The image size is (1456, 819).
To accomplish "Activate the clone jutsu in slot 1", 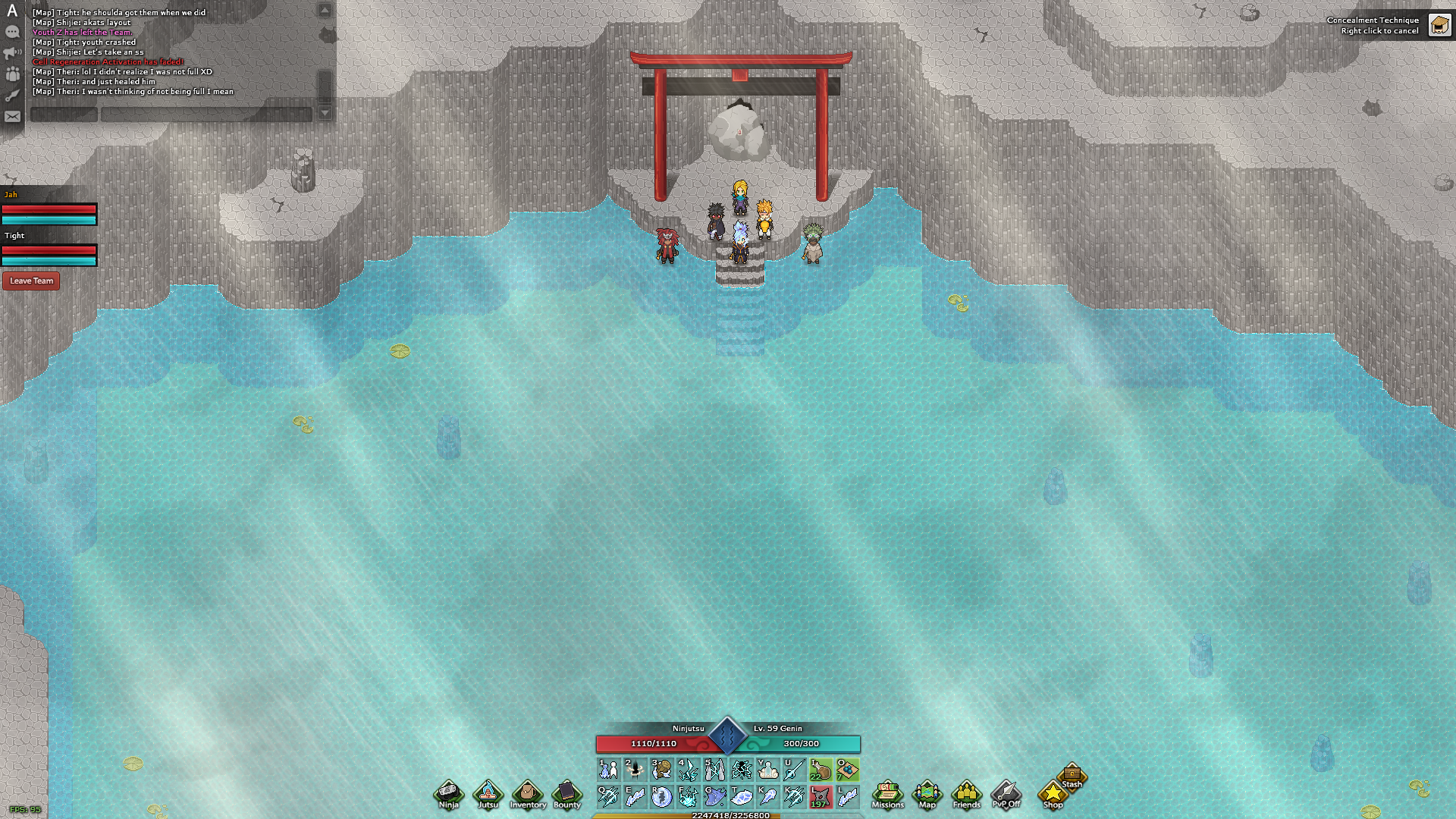I will 608,770.
